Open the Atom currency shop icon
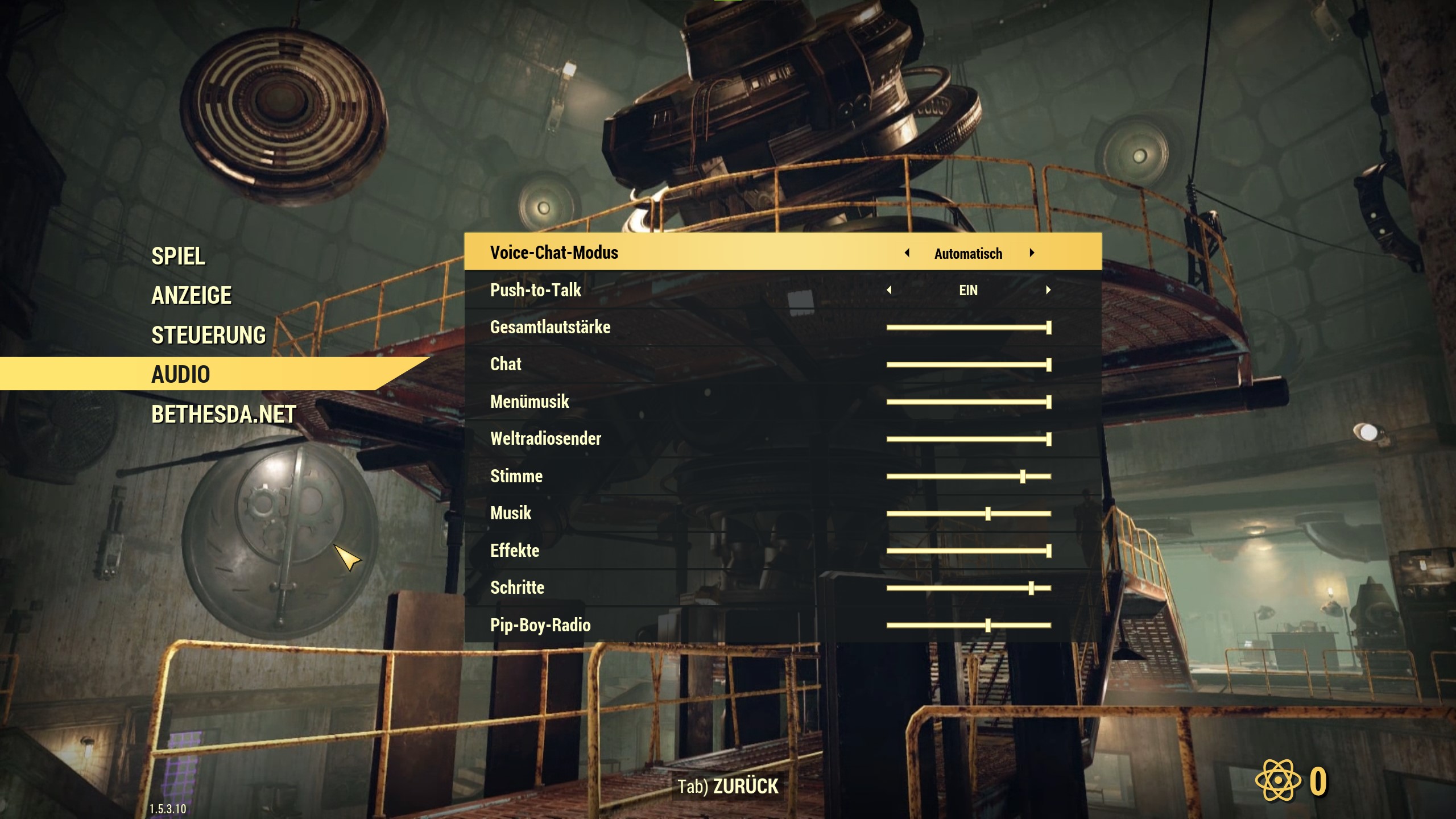 coord(1278,780)
